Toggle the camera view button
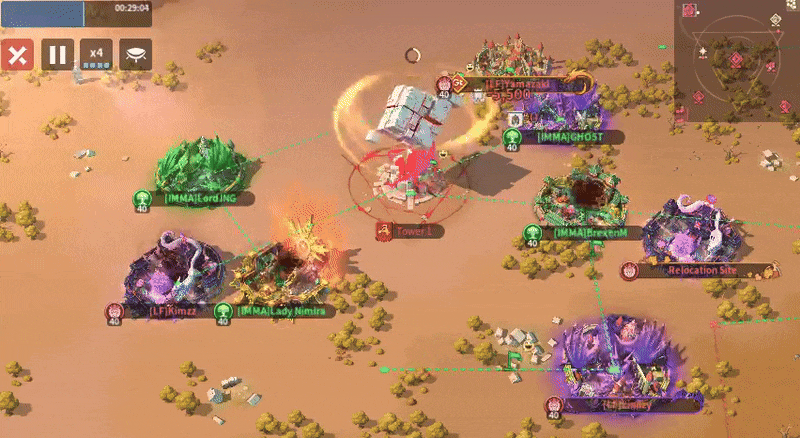The image size is (800, 438). click(x=136, y=54)
